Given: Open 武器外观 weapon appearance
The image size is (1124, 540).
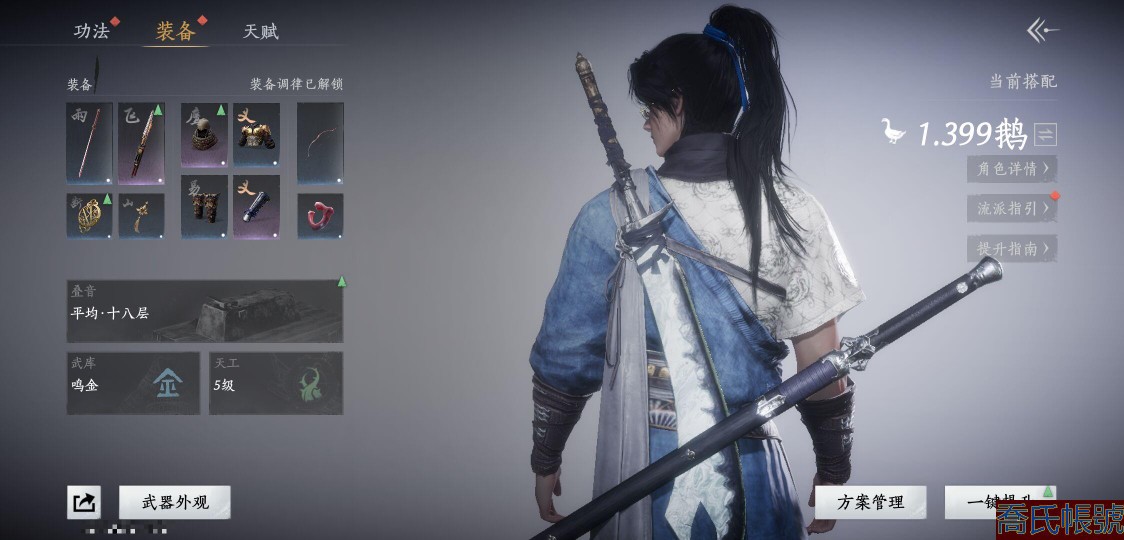Looking at the screenshot, I should [175, 502].
